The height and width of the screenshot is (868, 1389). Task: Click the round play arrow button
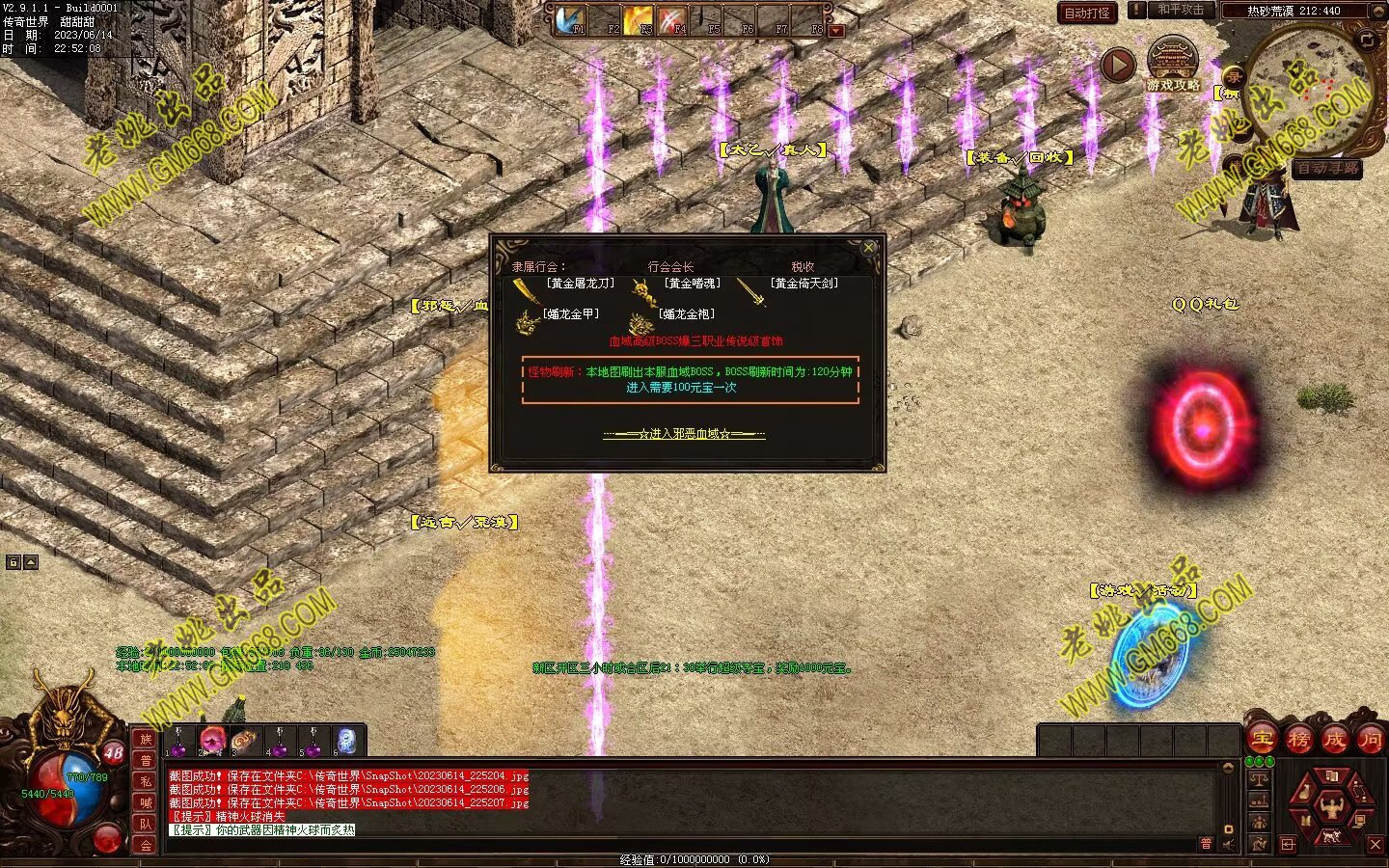(x=1118, y=66)
